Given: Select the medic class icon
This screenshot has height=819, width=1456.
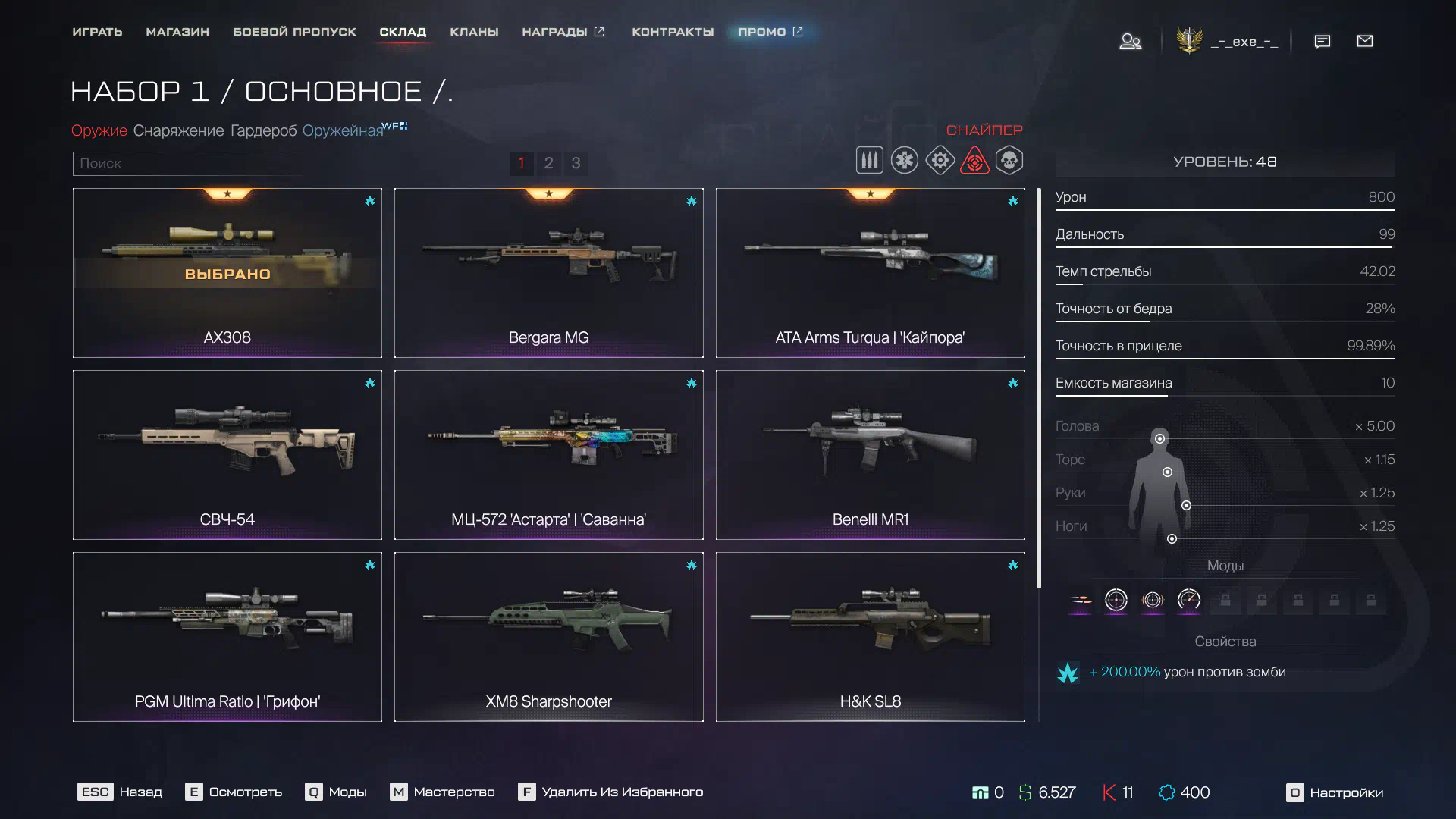Looking at the screenshot, I should point(904,161).
